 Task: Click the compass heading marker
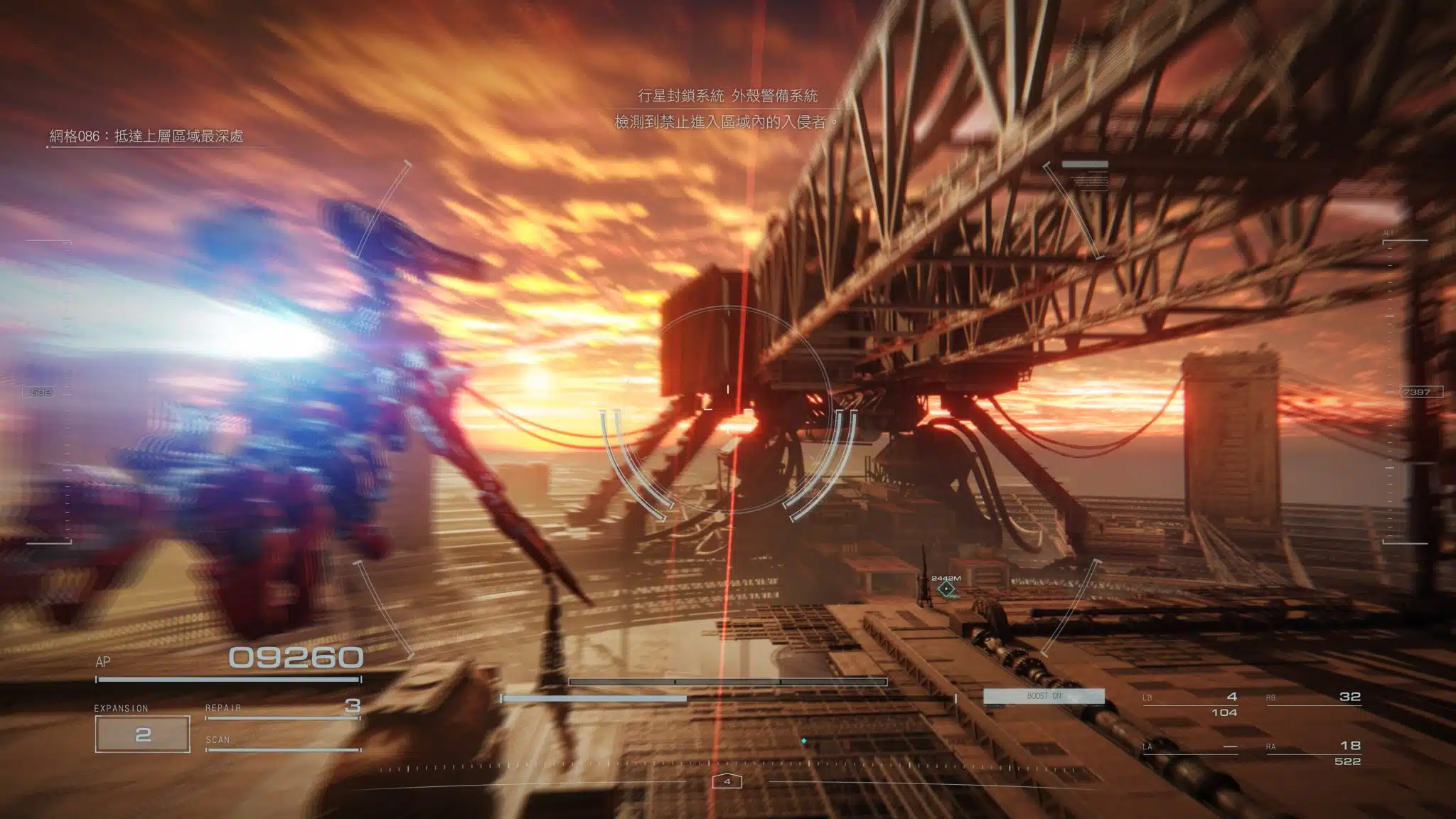727,781
